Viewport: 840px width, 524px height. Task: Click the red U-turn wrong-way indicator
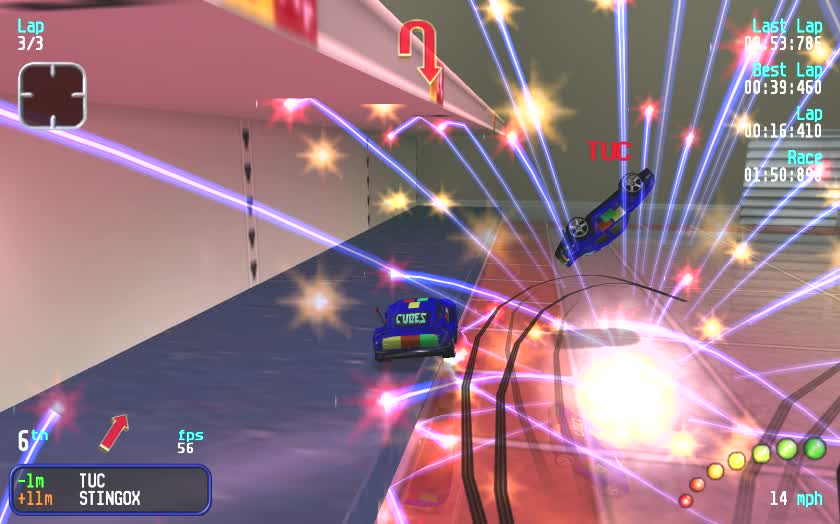(420, 51)
